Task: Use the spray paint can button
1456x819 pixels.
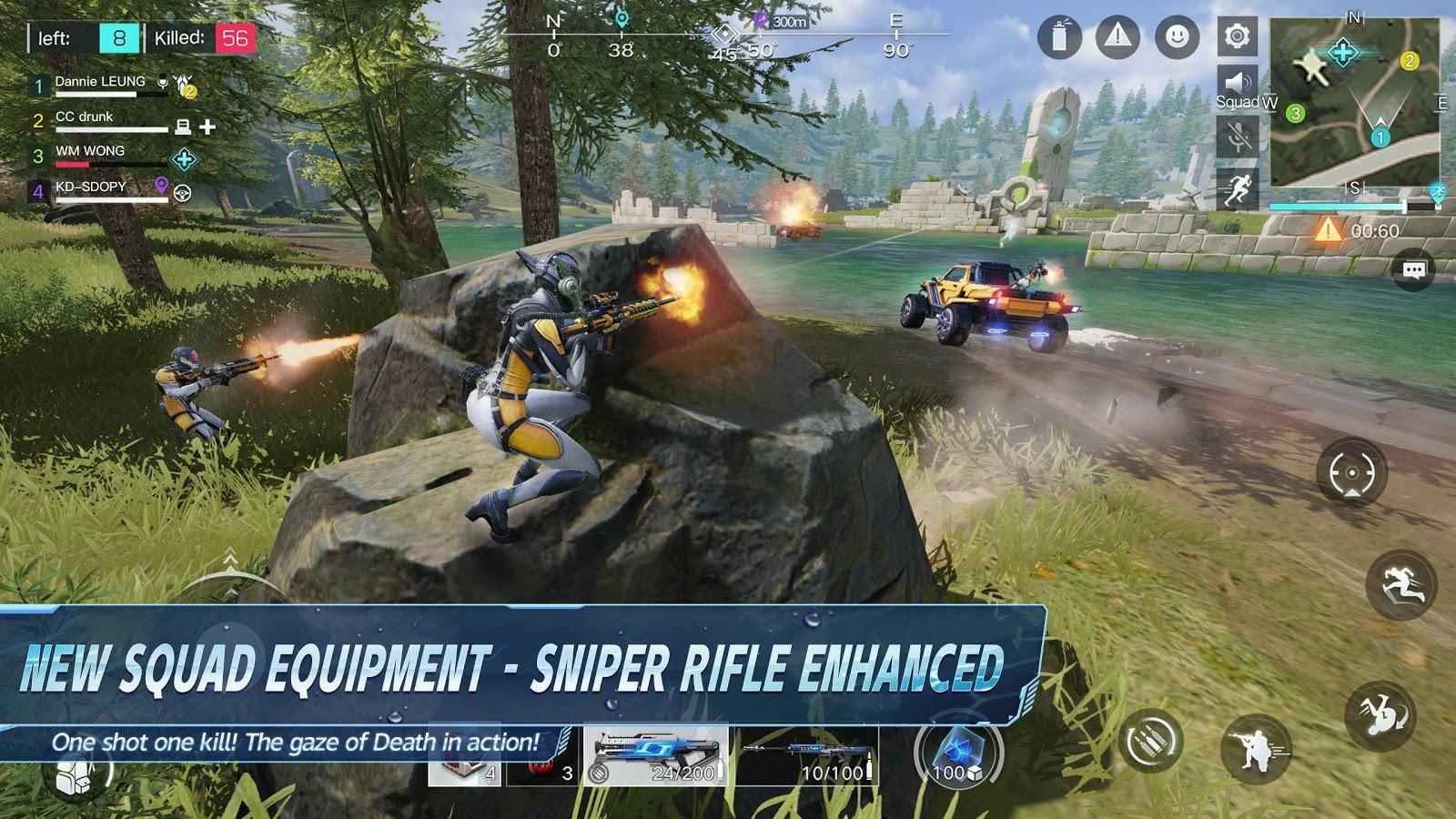Action: point(1059,37)
